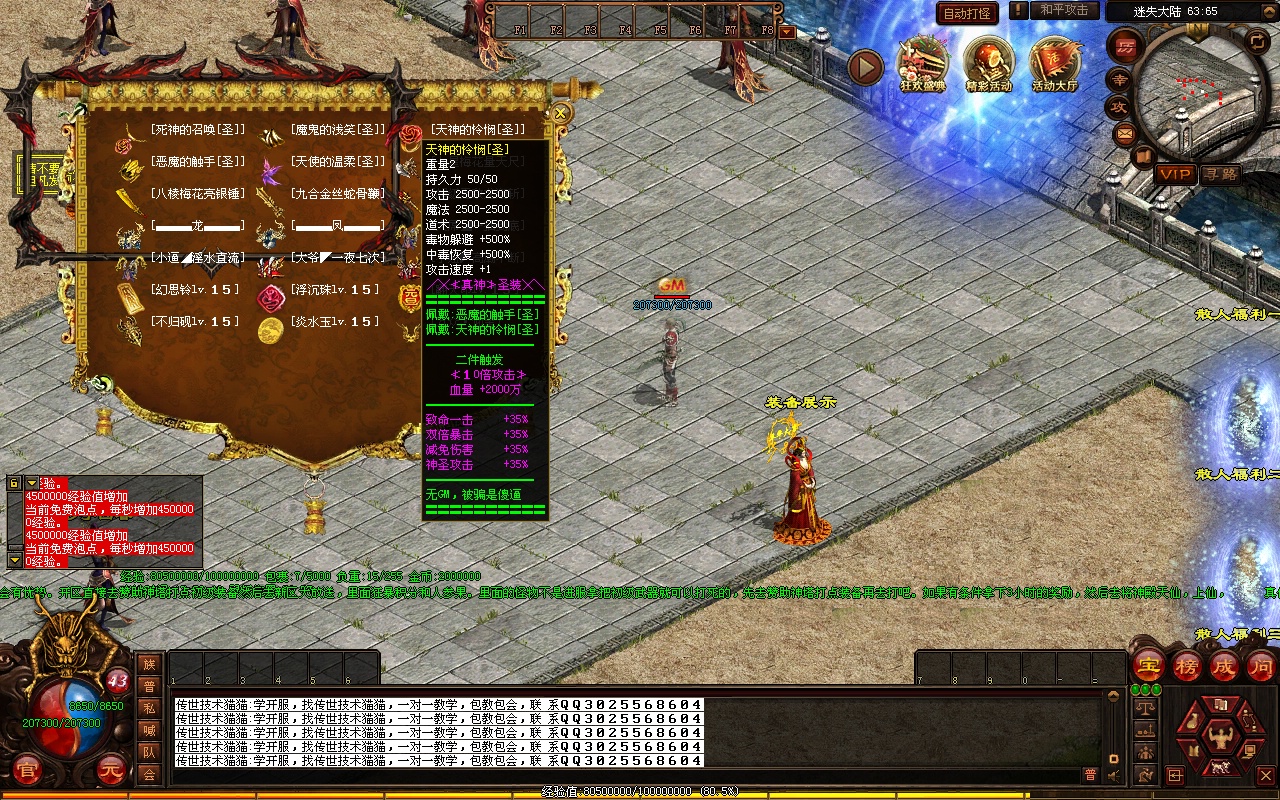Activate the 寻路 pathfinding button
The image size is (1280, 800).
(1221, 174)
